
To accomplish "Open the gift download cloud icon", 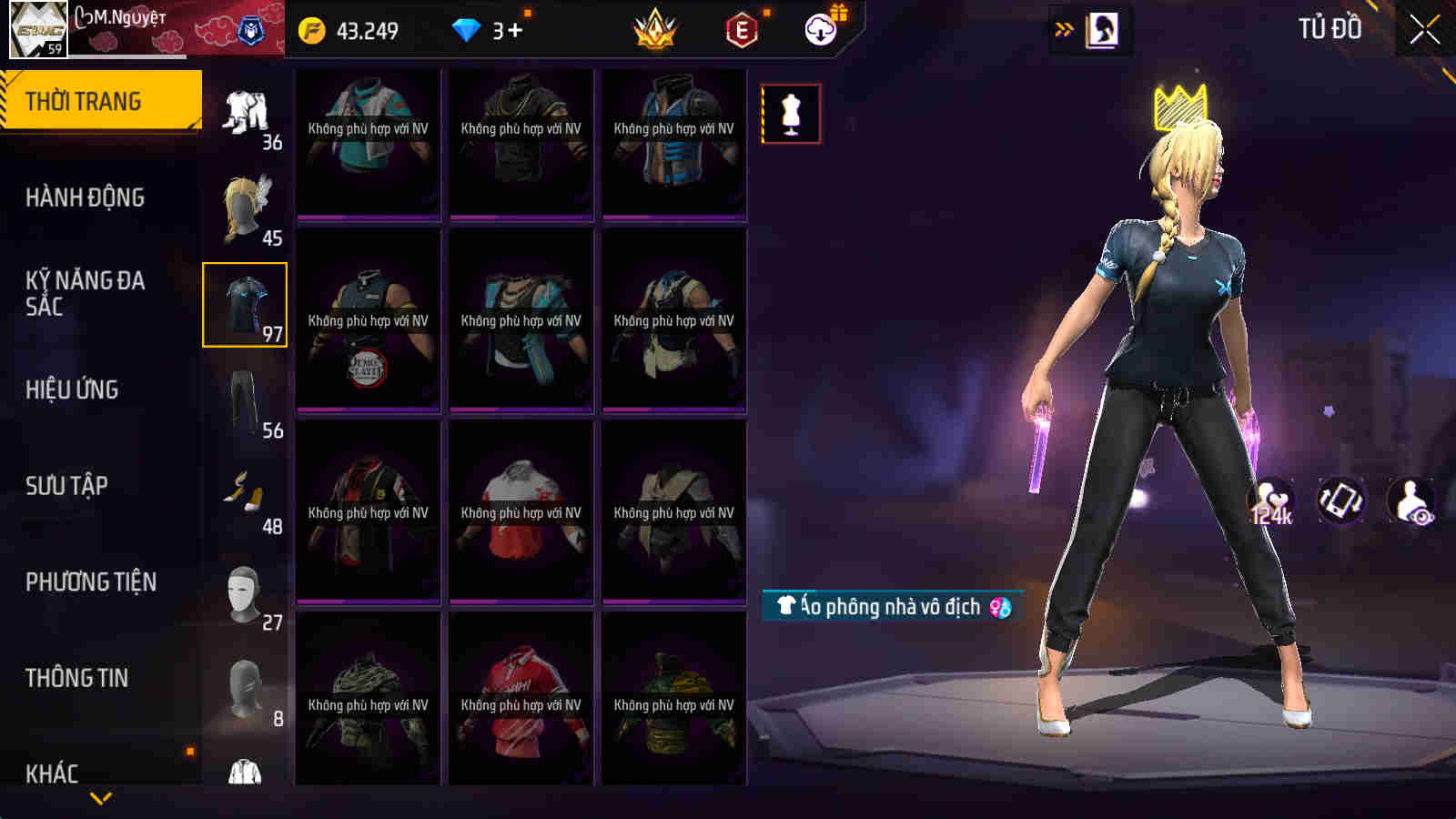I will pyautogui.click(x=820, y=30).
